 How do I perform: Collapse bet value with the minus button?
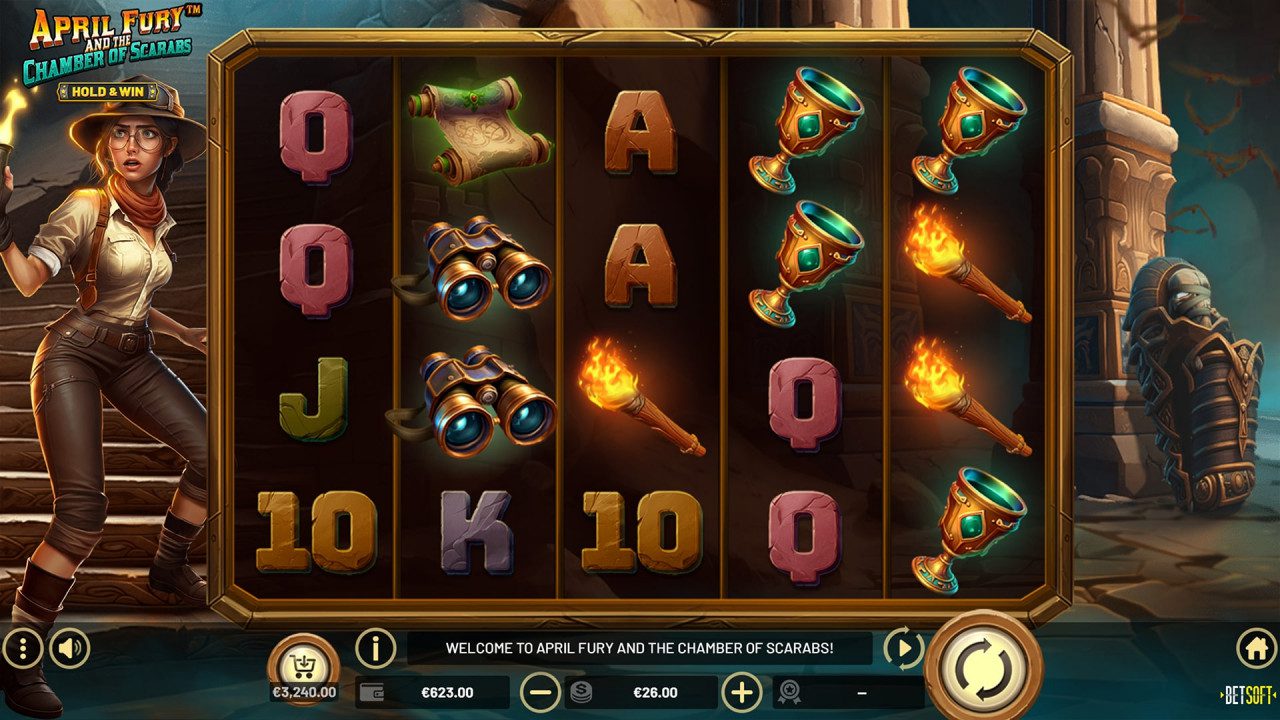point(540,690)
